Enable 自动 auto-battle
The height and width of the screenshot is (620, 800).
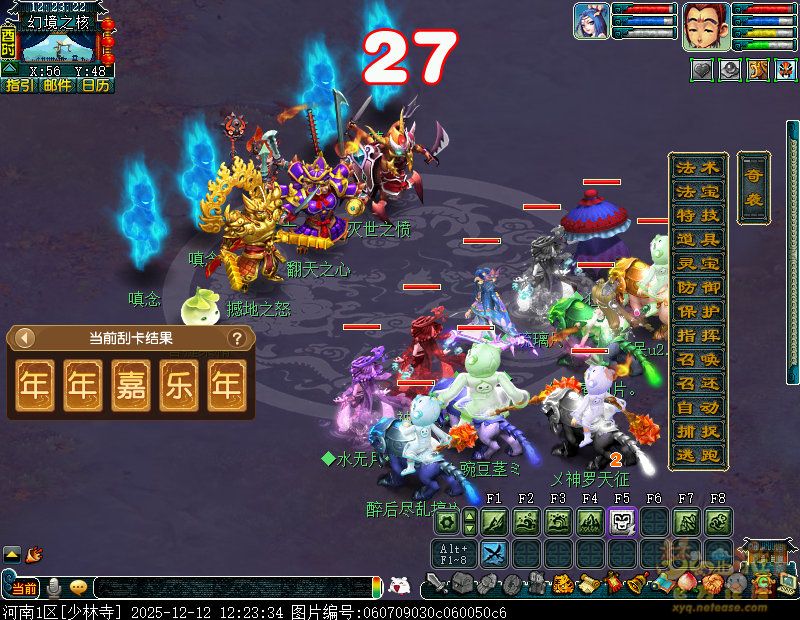point(697,407)
